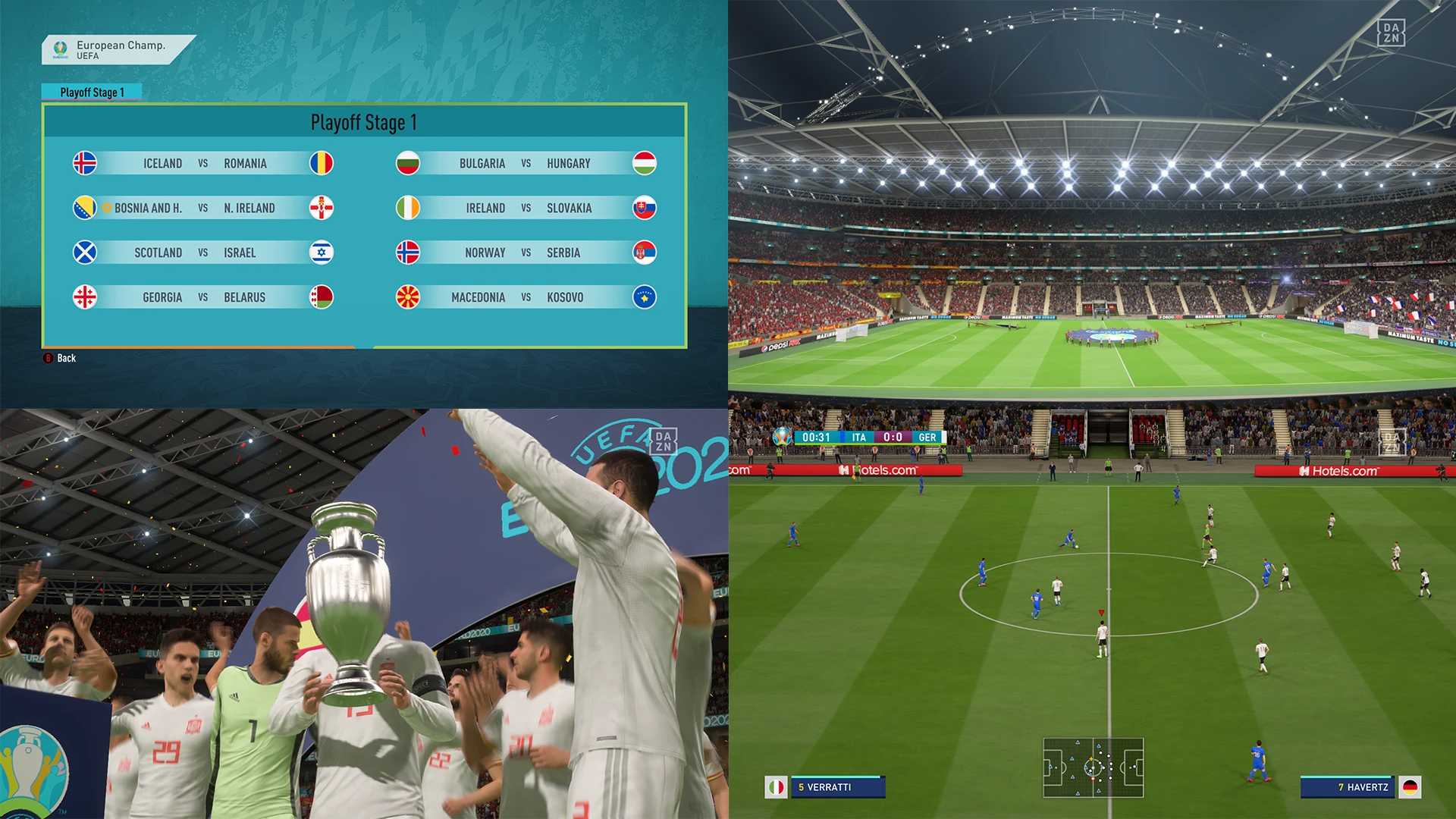1456x819 pixels.
Task: Click the ITA 0:0 GER scoreboard
Action: 895,437
